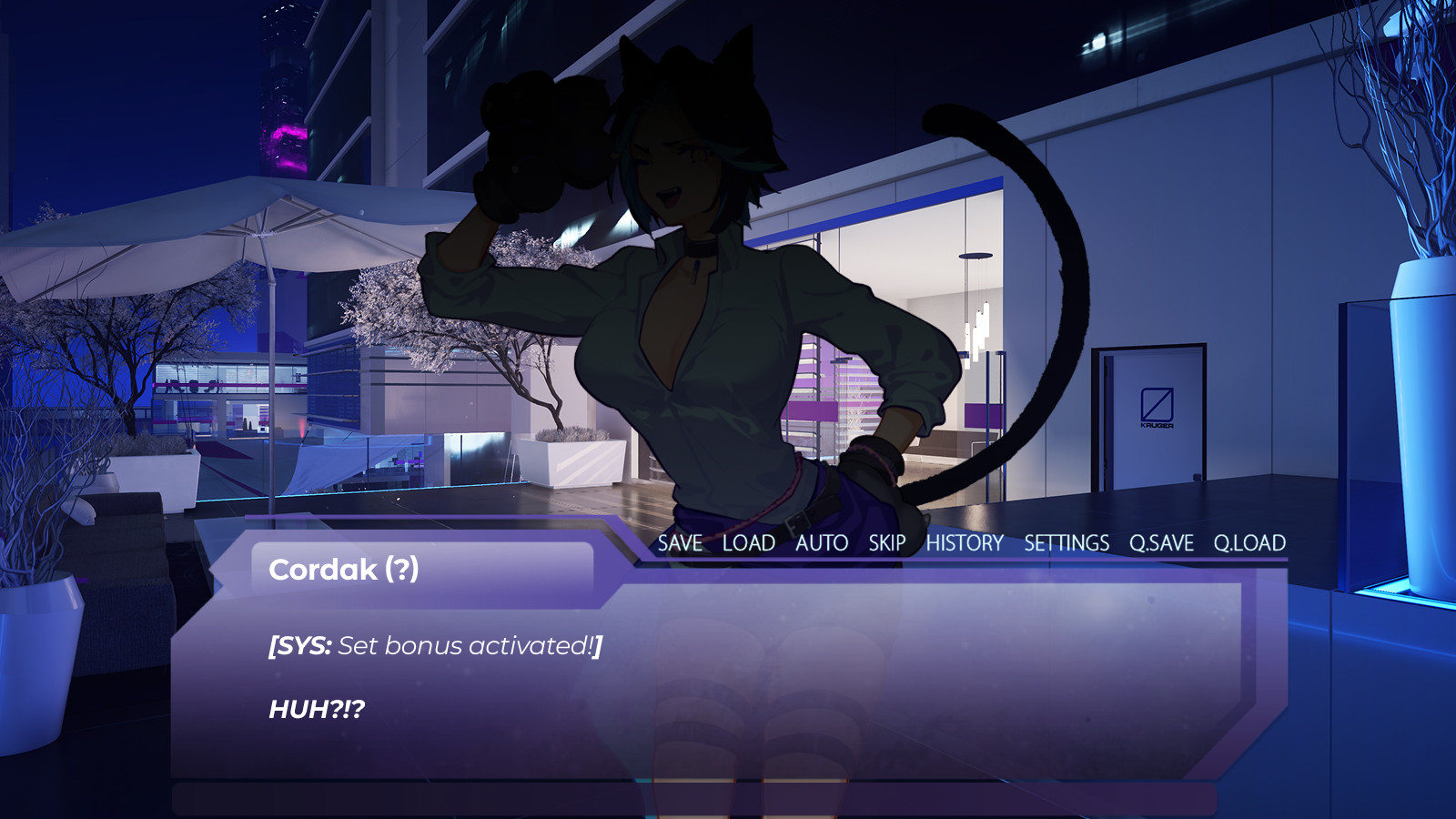Open the LOAD menu

(x=748, y=543)
